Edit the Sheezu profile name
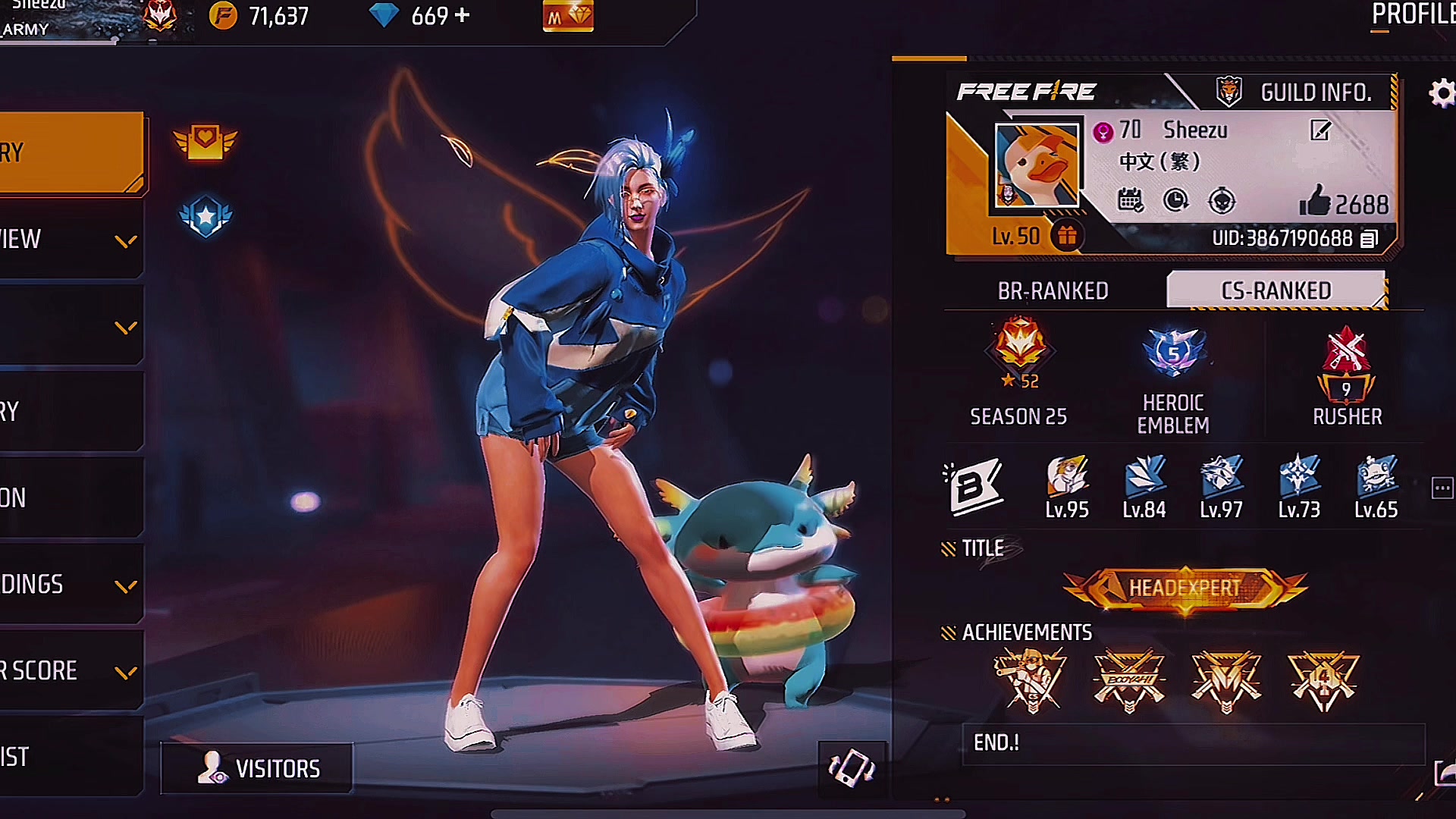The height and width of the screenshot is (819, 1456). [x=1320, y=130]
